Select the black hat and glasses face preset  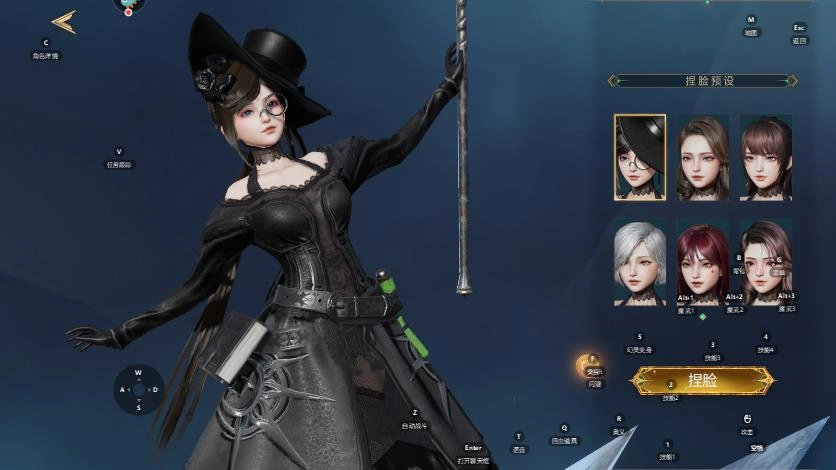pyautogui.click(x=640, y=157)
